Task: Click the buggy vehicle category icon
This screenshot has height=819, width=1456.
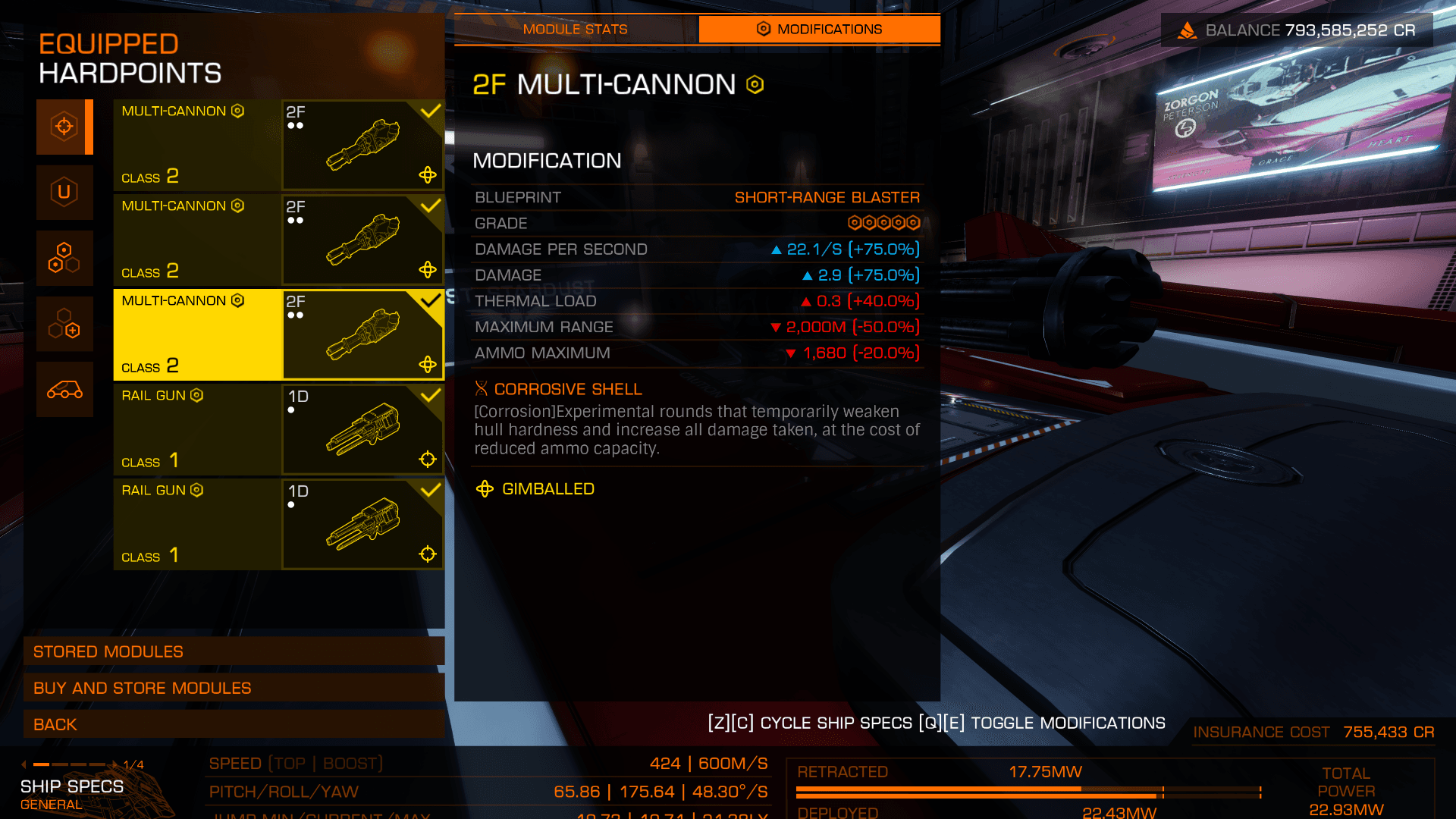Action: tap(64, 390)
